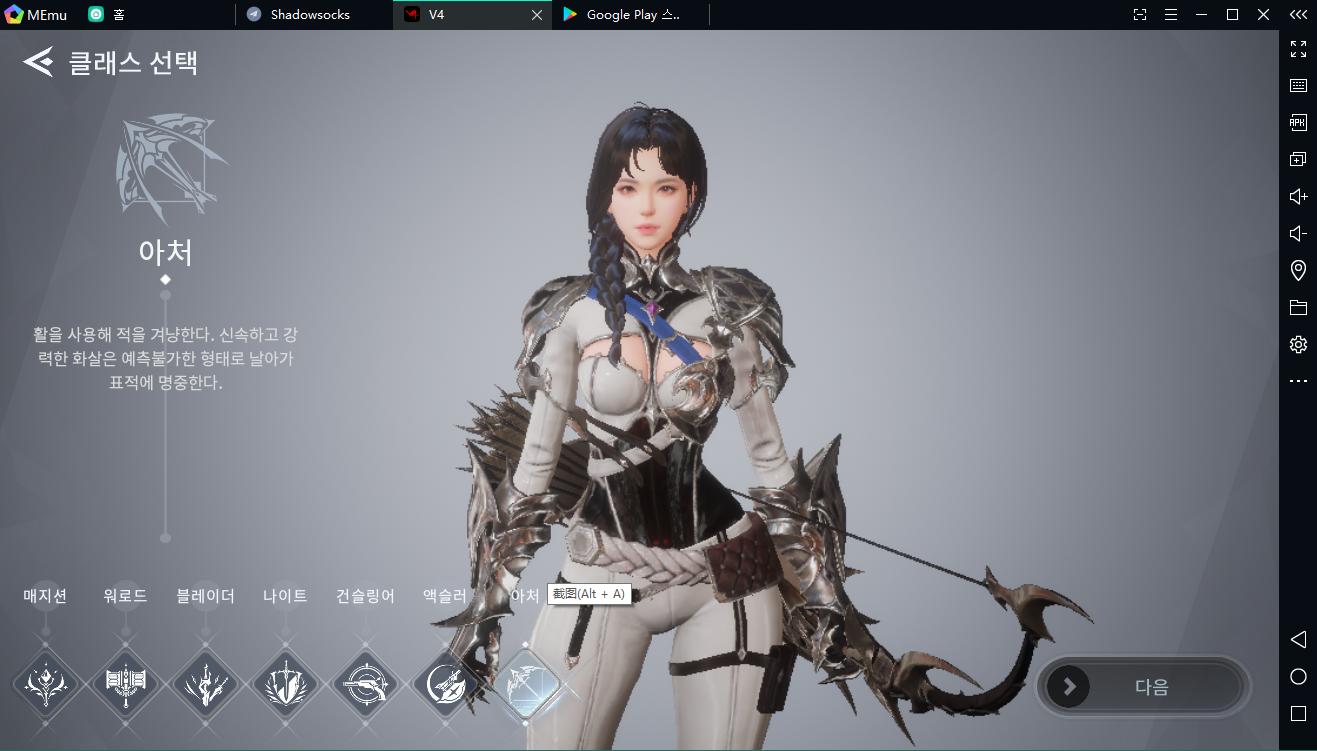Pick the 액슬러 class icon
Viewport: 1317px width, 751px height.
tap(445, 685)
